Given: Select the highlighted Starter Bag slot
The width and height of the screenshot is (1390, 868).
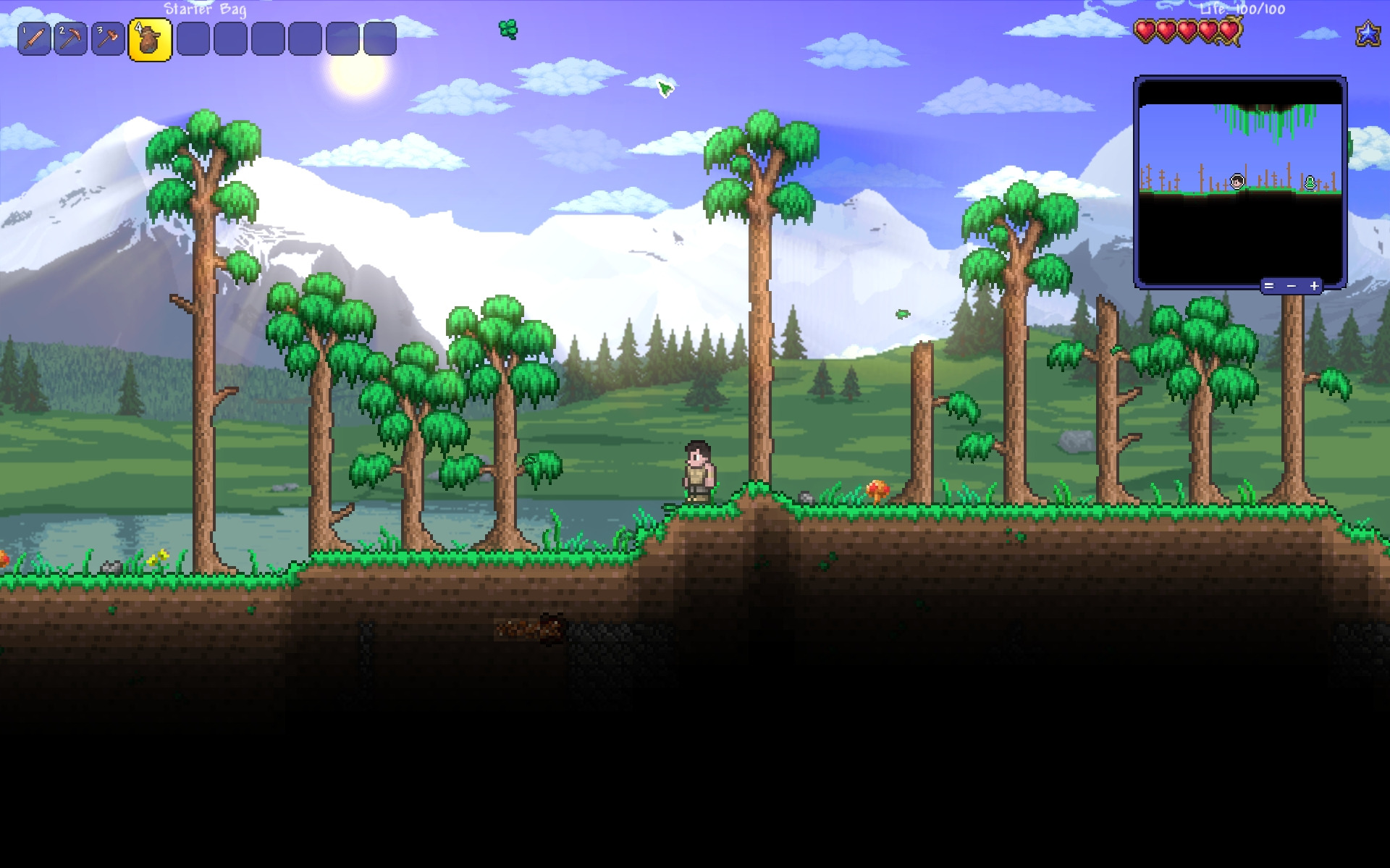Looking at the screenshot, I should coord(150,40).
